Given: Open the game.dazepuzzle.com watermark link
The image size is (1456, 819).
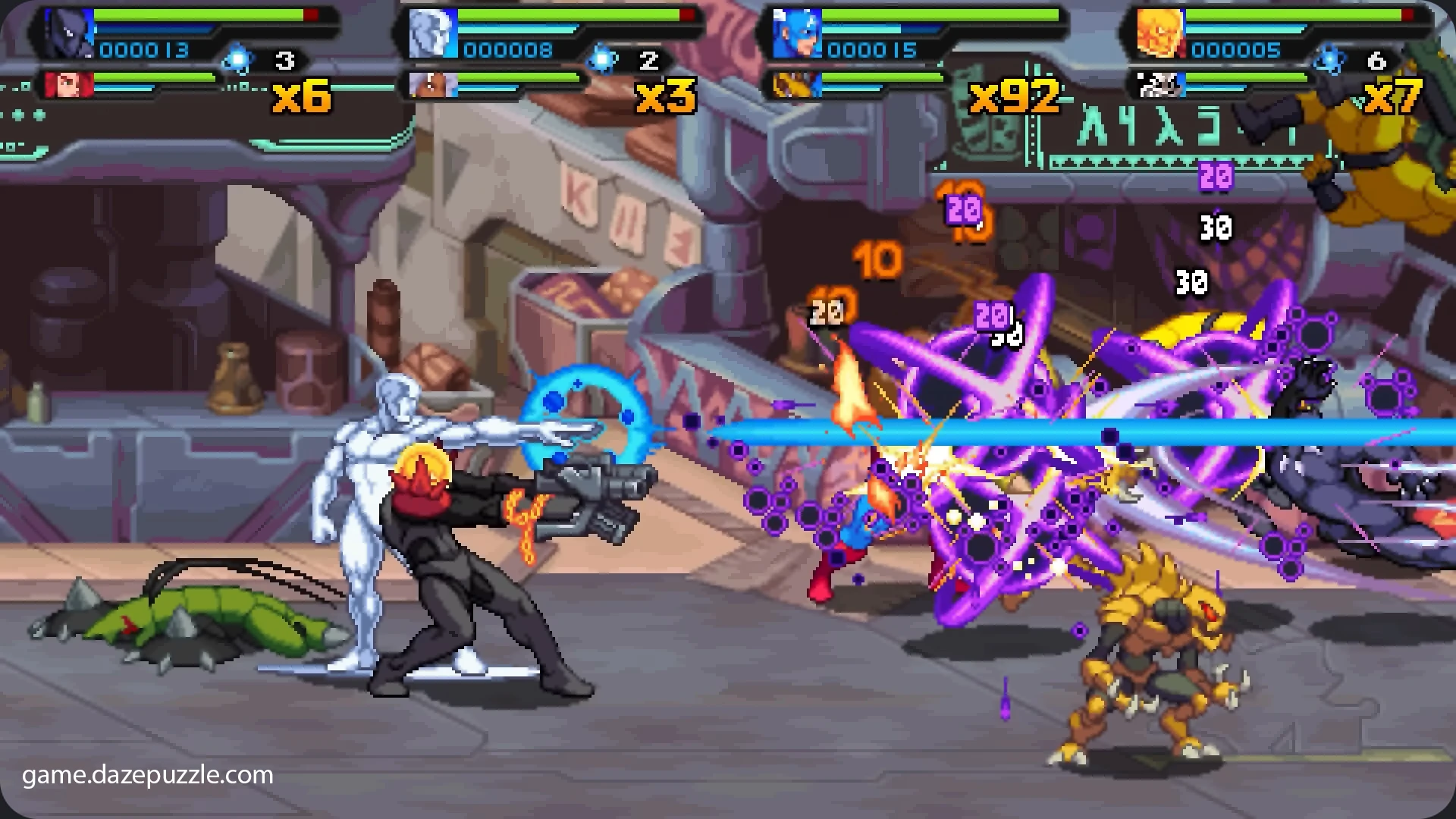Looking at the screenshot, I should point(148,775).
